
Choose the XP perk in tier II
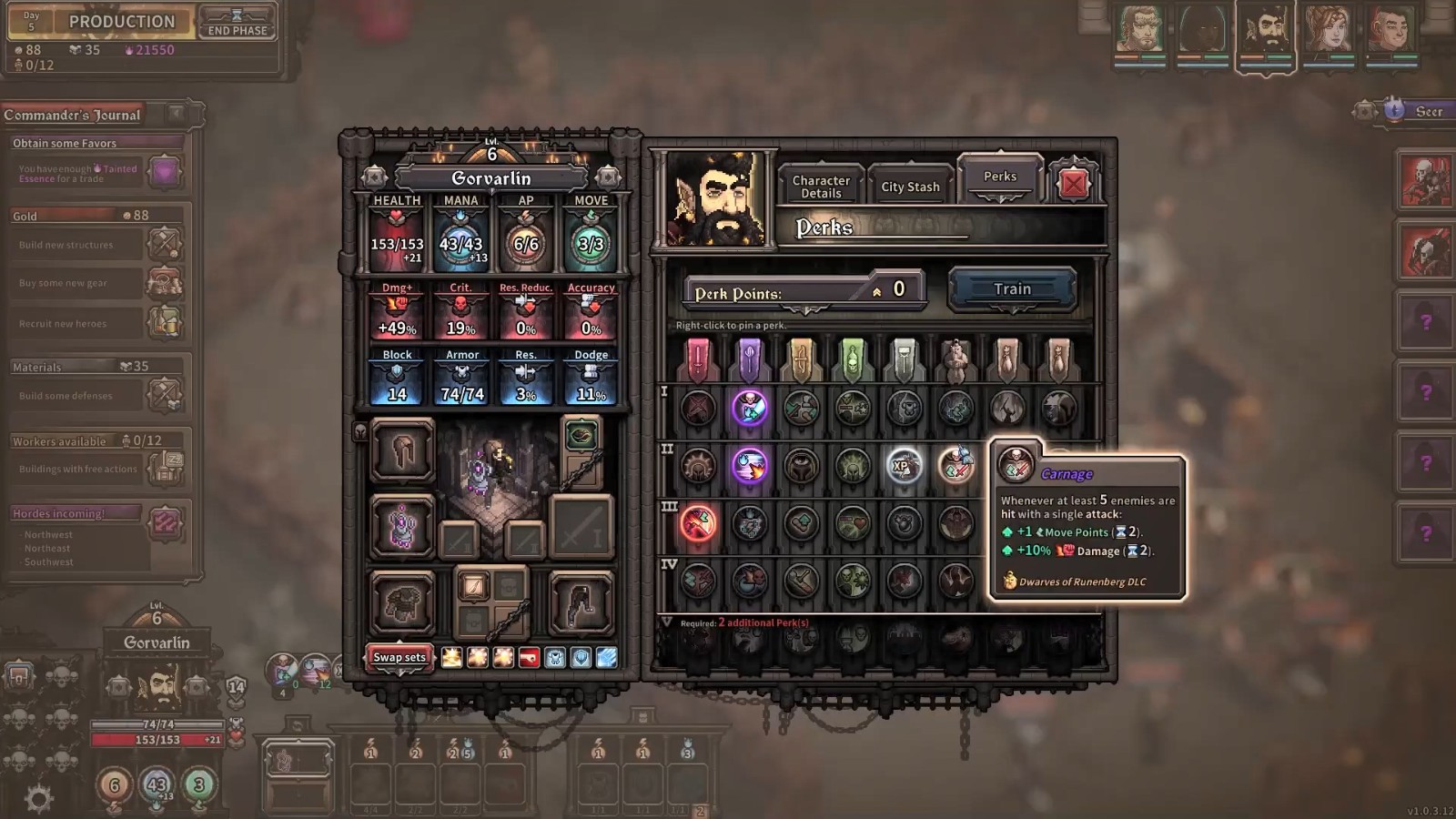(x=904, y=466)
